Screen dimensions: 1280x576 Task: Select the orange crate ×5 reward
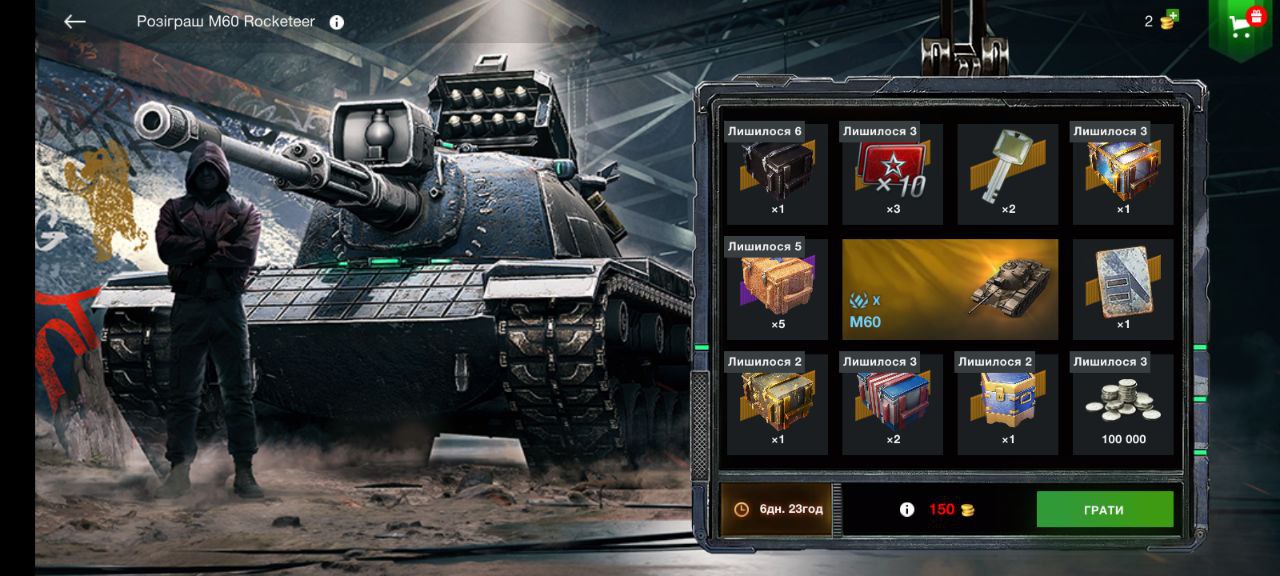coord(777,289)
